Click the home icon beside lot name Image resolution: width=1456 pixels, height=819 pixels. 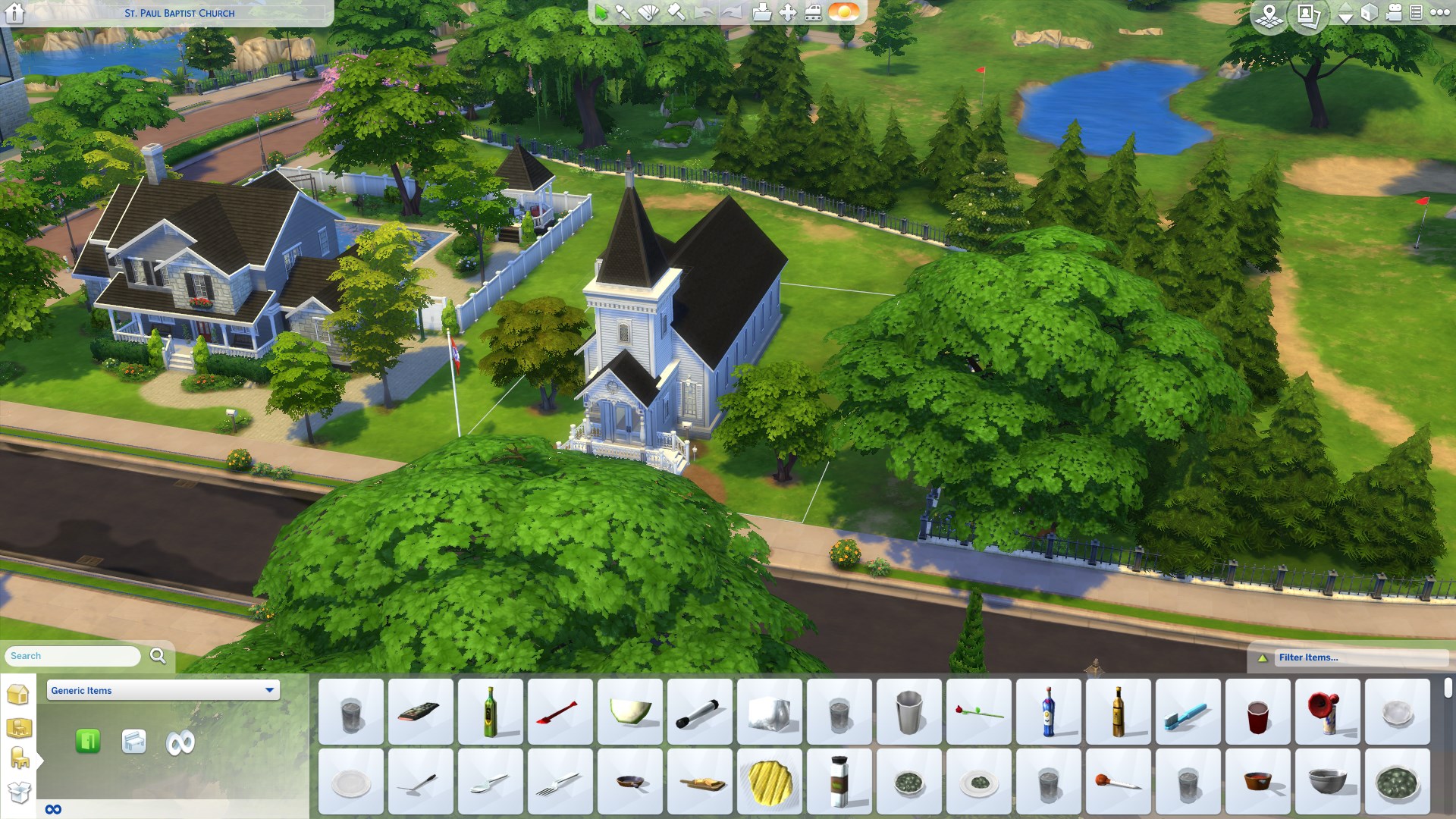tap(14, 13)
